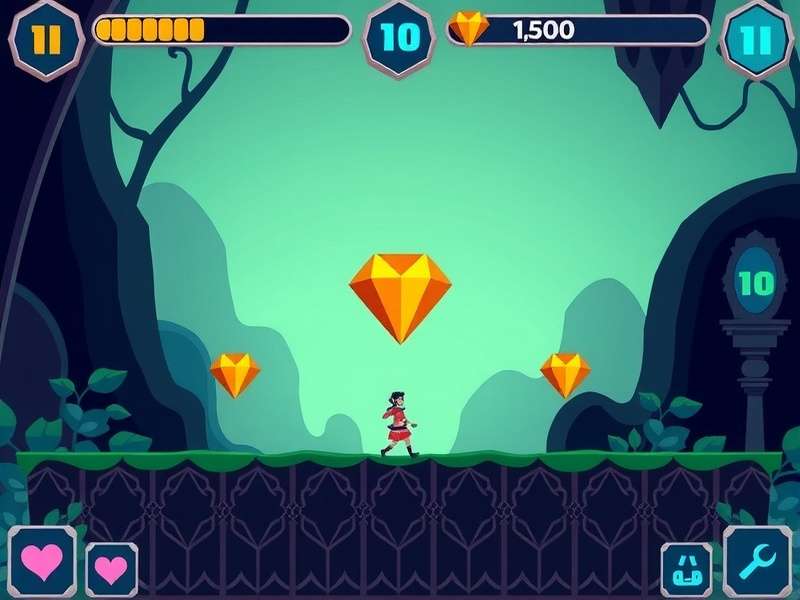
Task: Select the smaller pink heart button
Action: point(111,570)
